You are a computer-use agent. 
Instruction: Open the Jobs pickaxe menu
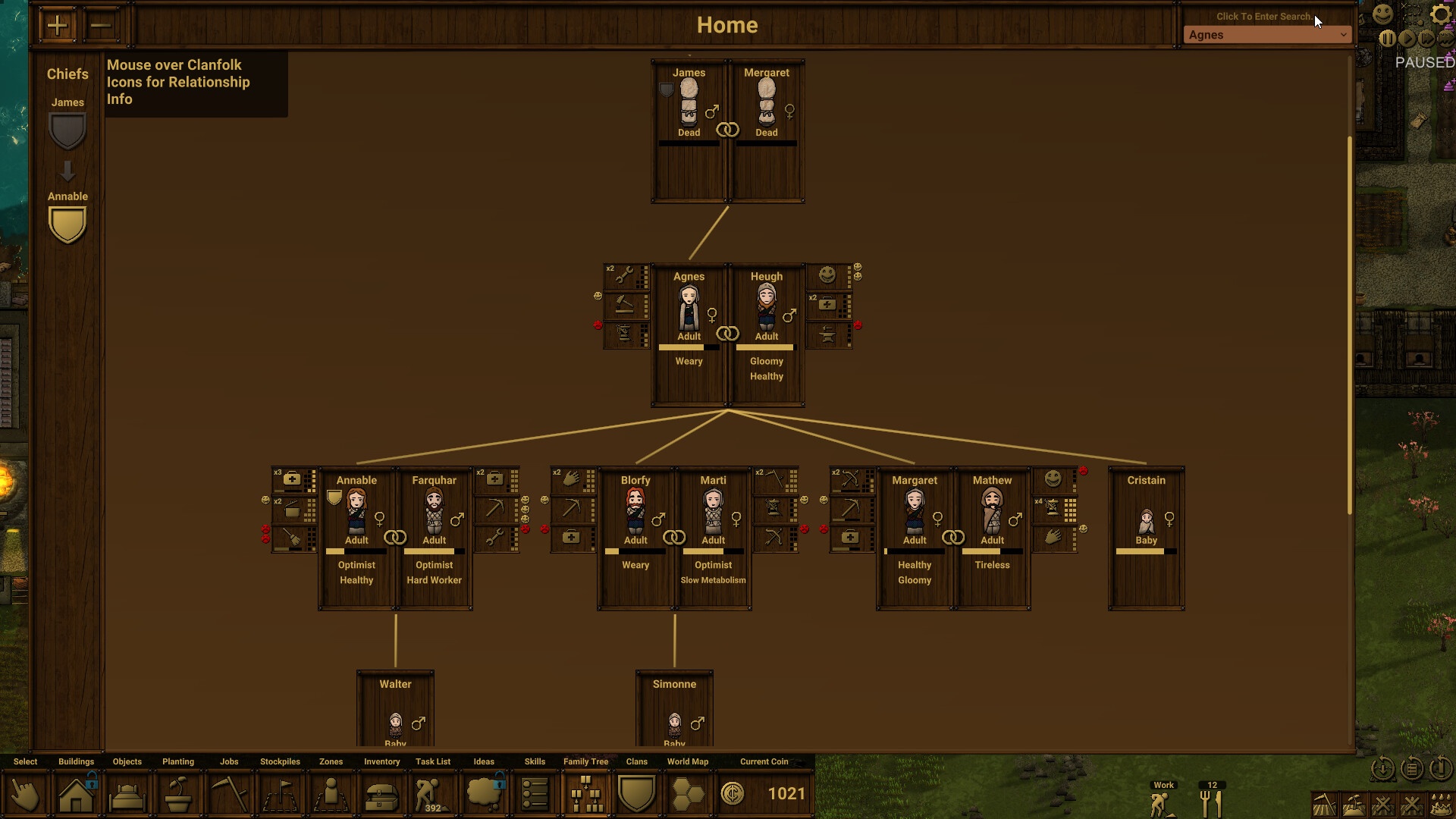click(x=229, y=794)
